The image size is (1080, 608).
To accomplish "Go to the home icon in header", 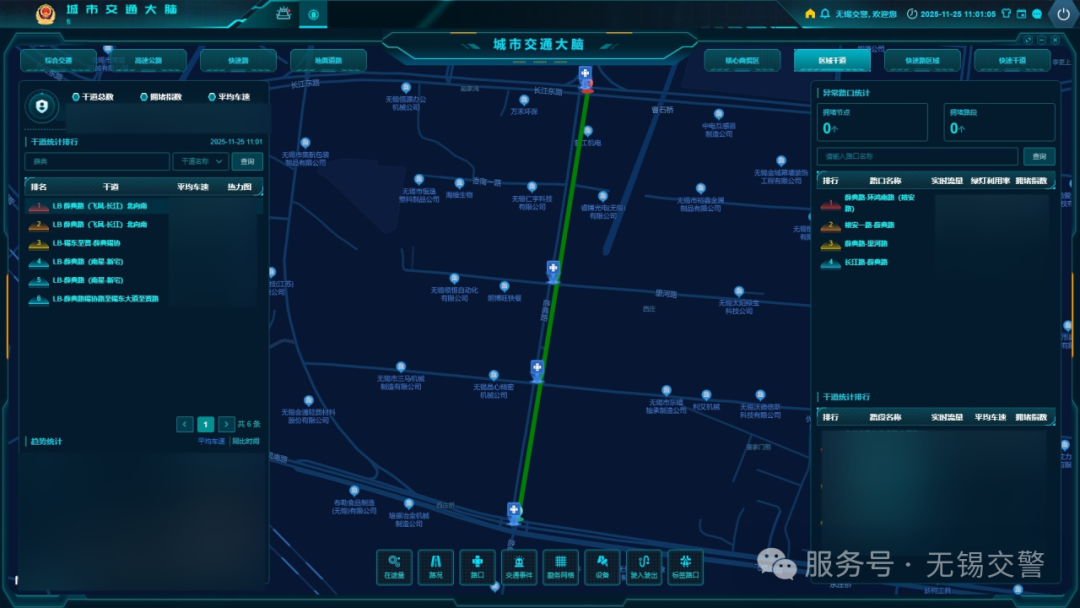I will click(810, 14).
